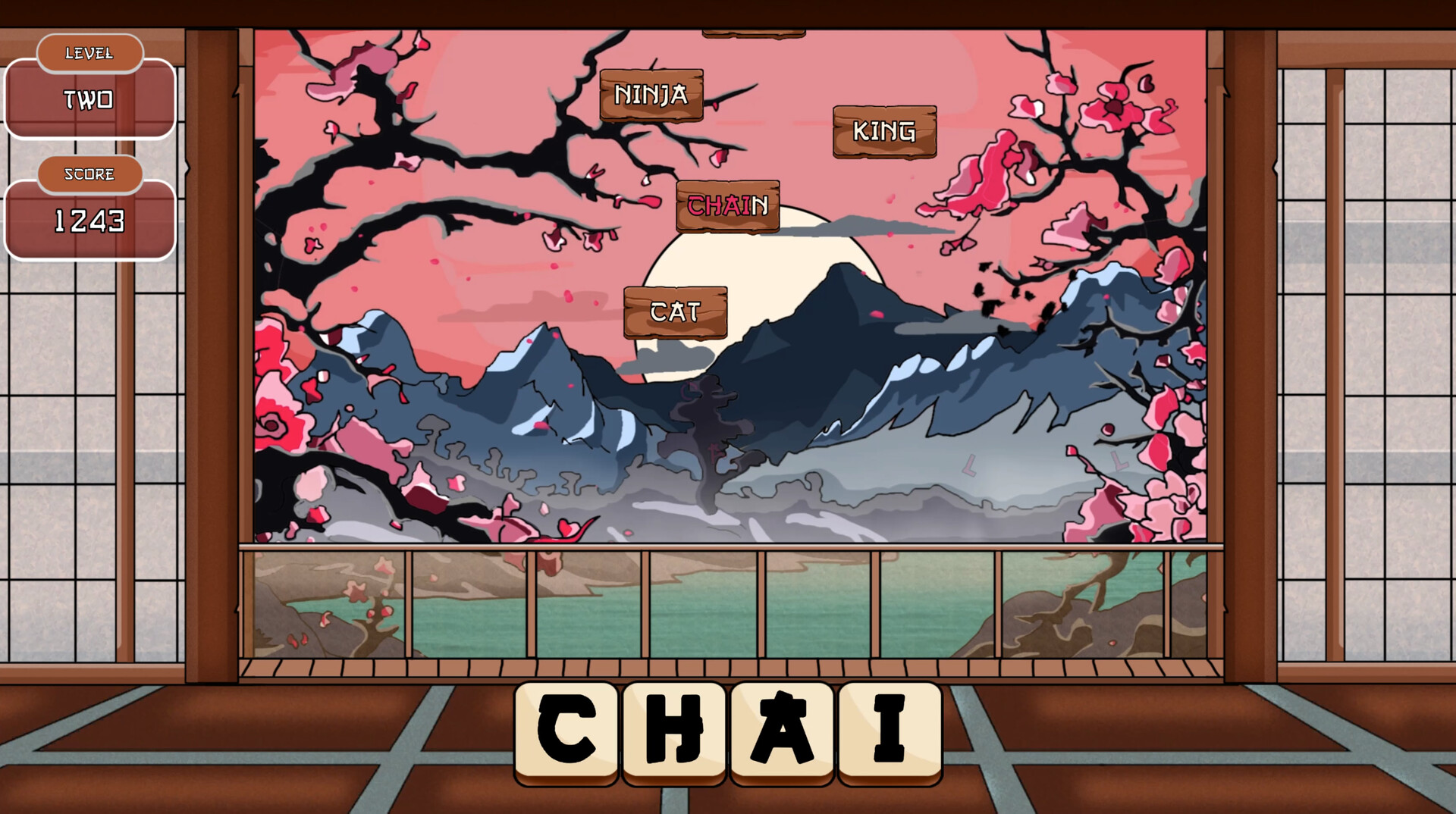The height and width of the screenshot is (814, 1456).
Task: Click the LEVEL banner label
Action: click(89, 53)
